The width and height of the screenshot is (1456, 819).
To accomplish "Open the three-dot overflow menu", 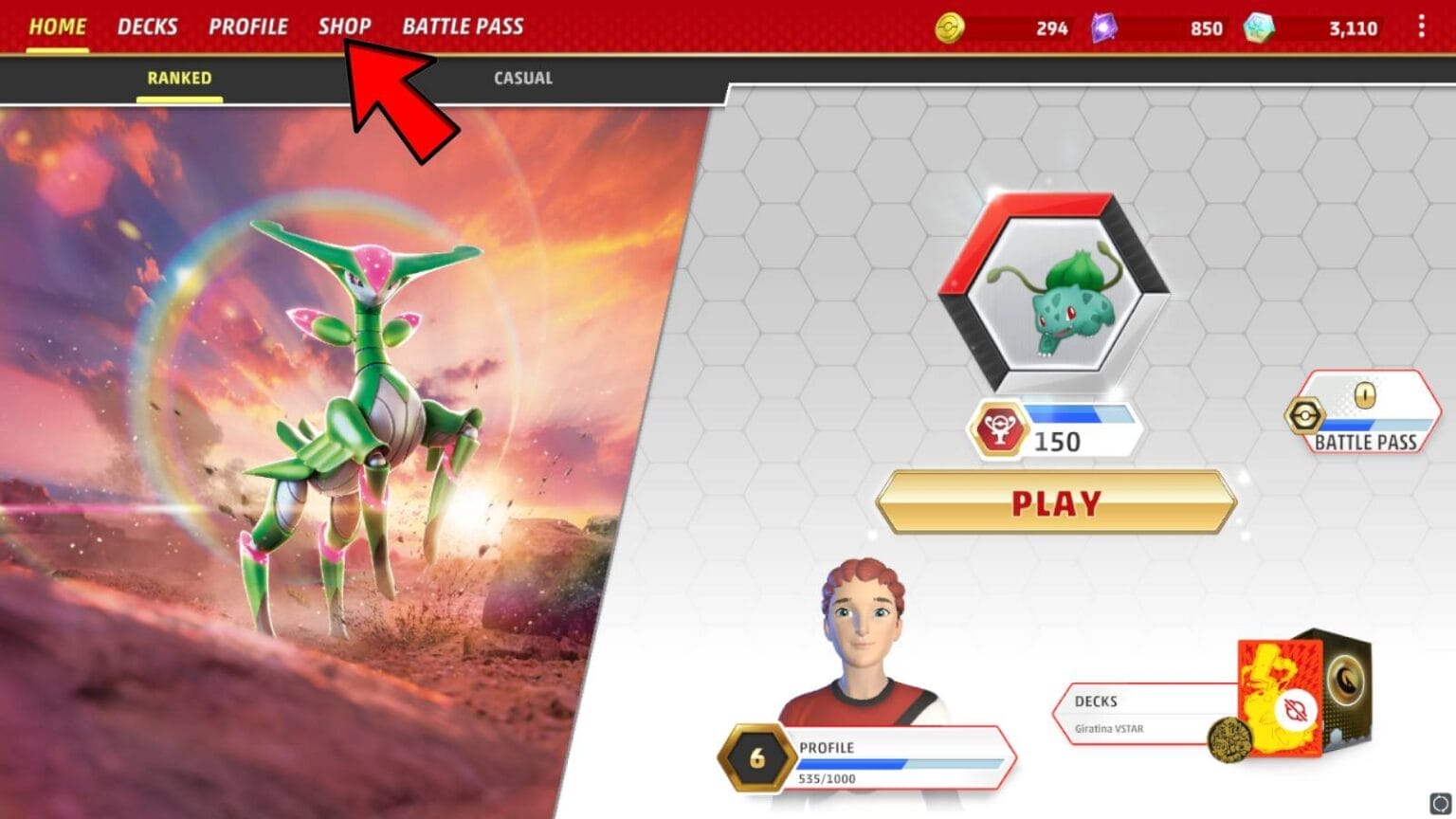I will [1420, 27].
